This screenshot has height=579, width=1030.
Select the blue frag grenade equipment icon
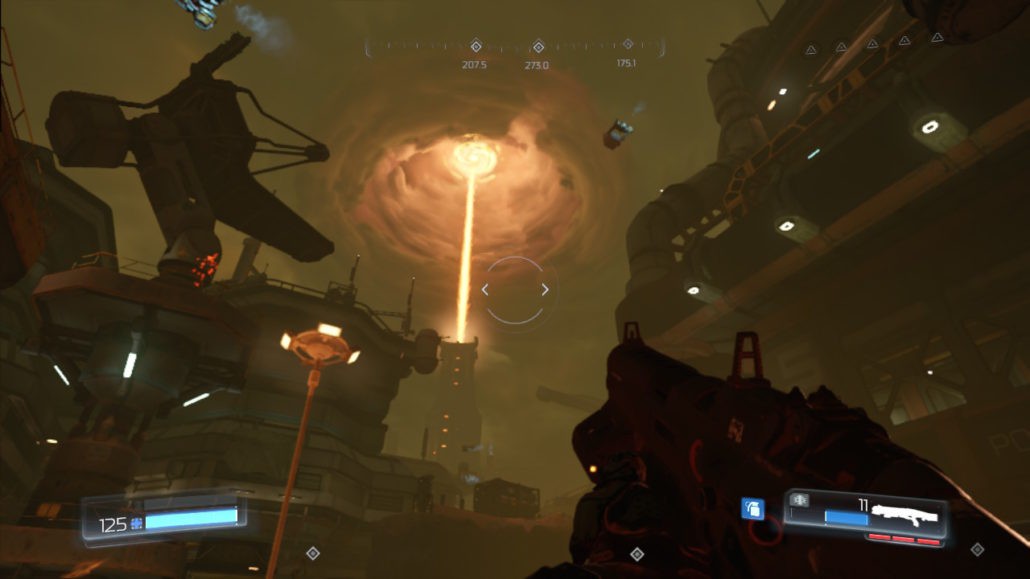[752, 509]
